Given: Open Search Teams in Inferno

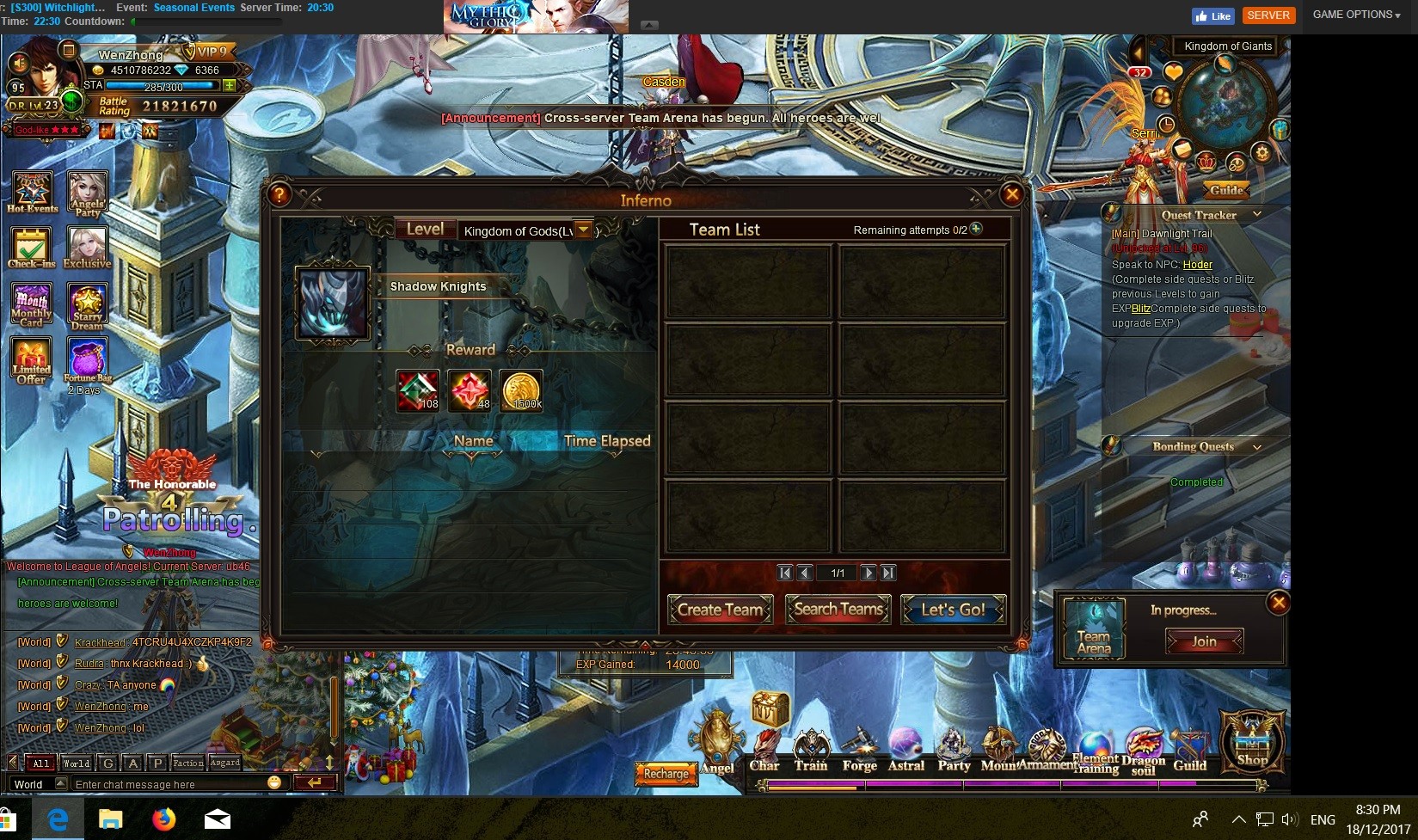Looking at the screenshot, I should click(x=838, y=610).
